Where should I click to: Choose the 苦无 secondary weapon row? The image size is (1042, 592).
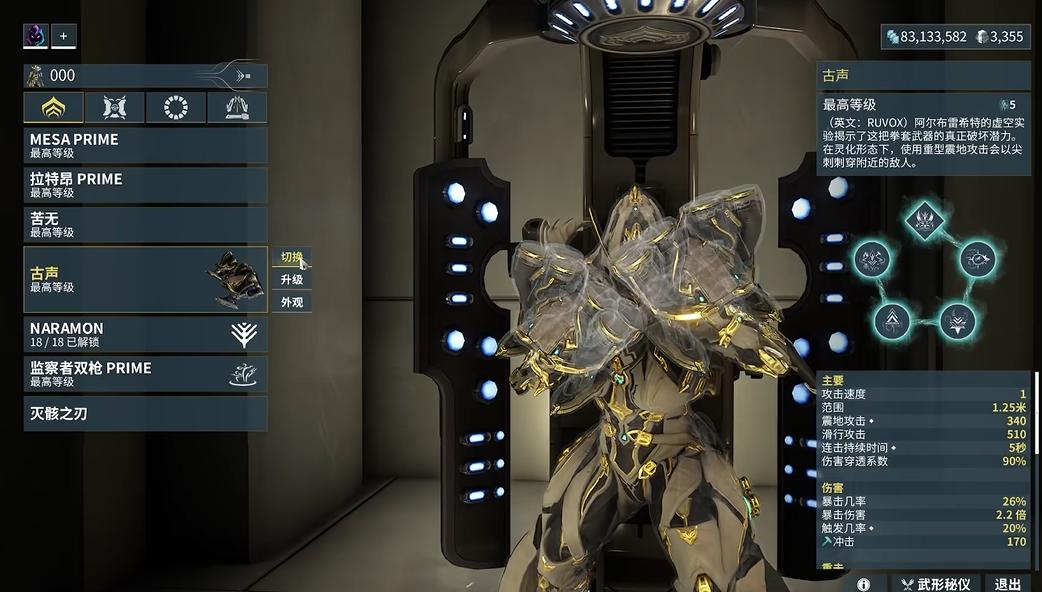(145, 224)
